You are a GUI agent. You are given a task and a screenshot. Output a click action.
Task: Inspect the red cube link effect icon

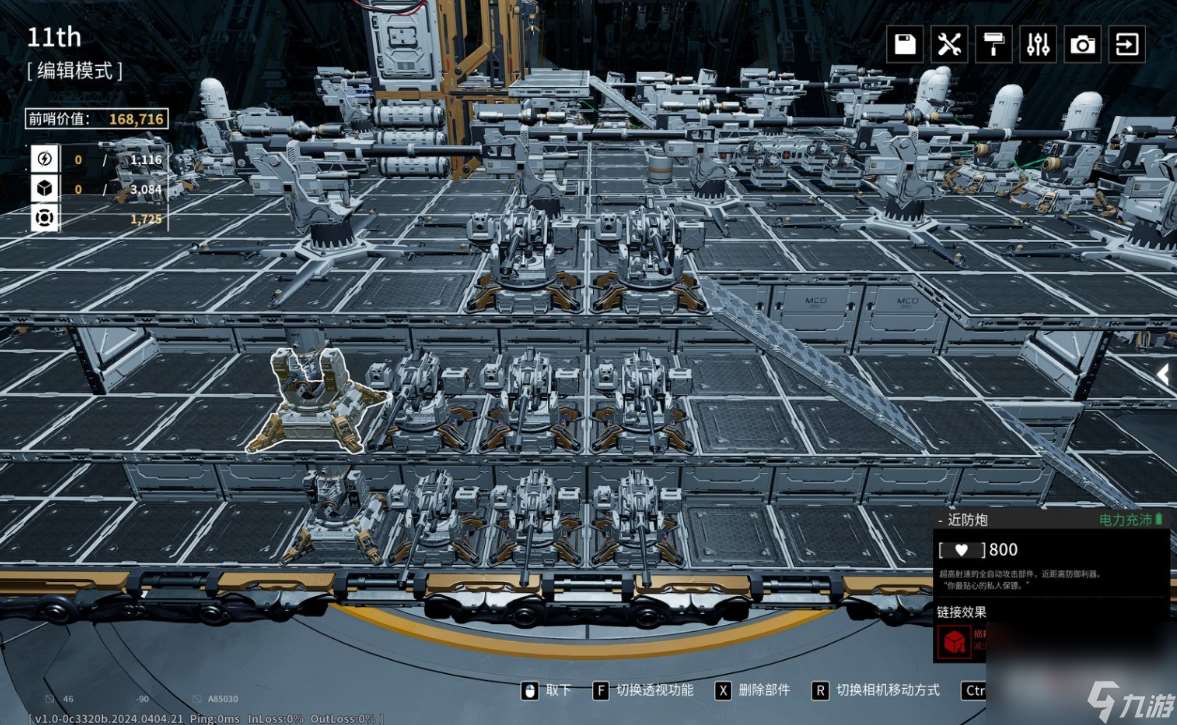tap(953, 643)
